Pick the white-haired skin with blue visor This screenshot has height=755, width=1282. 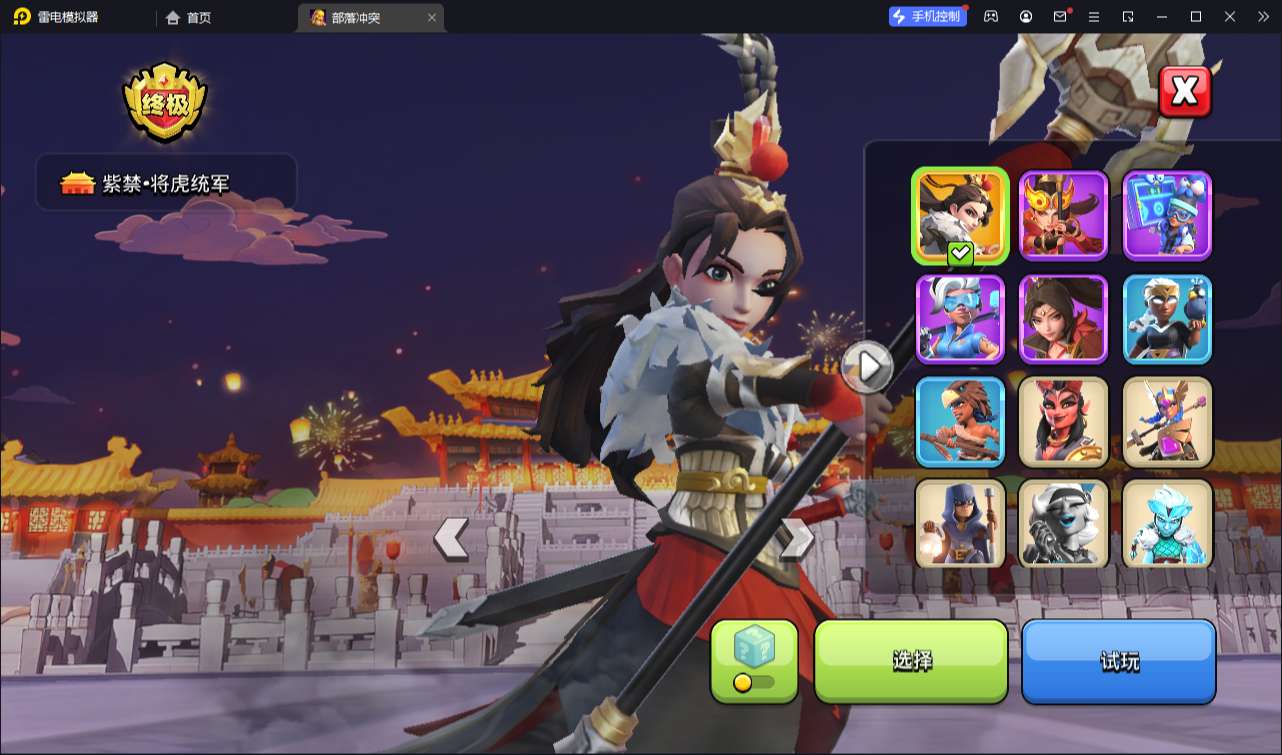pyautogui.click(x=960, y=319)
